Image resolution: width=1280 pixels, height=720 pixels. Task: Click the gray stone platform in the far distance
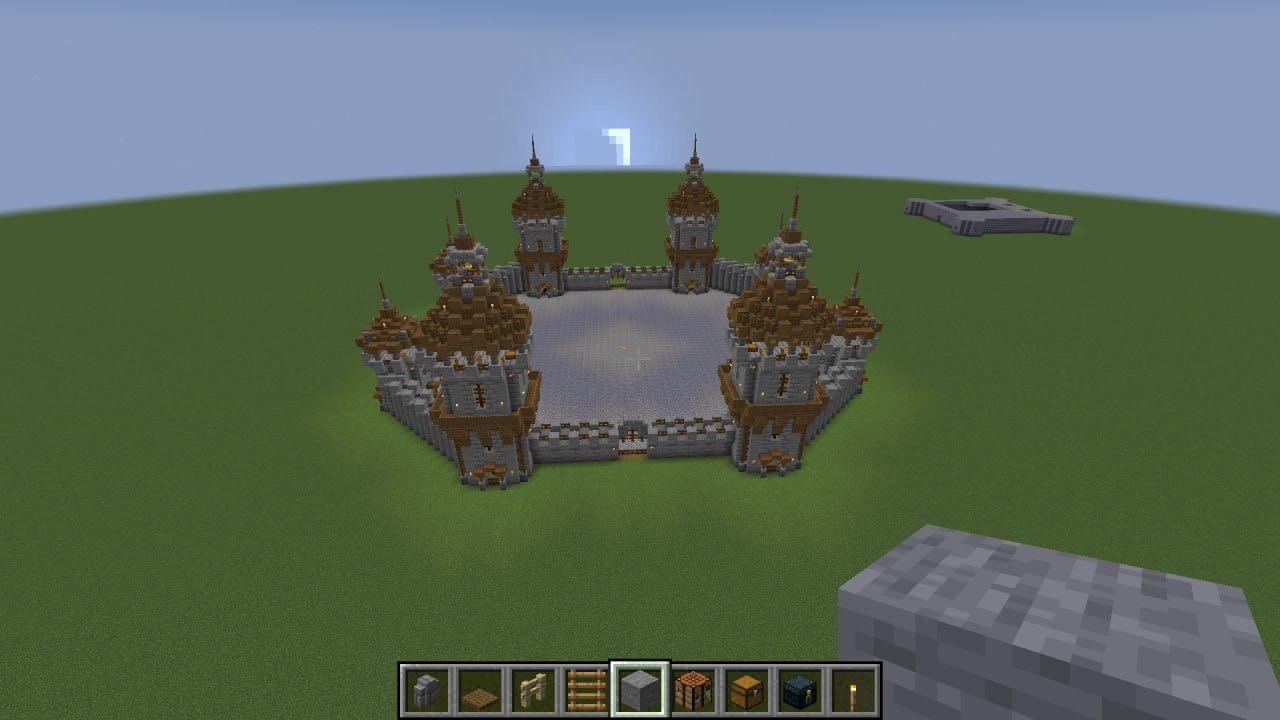tap(990, 215)
